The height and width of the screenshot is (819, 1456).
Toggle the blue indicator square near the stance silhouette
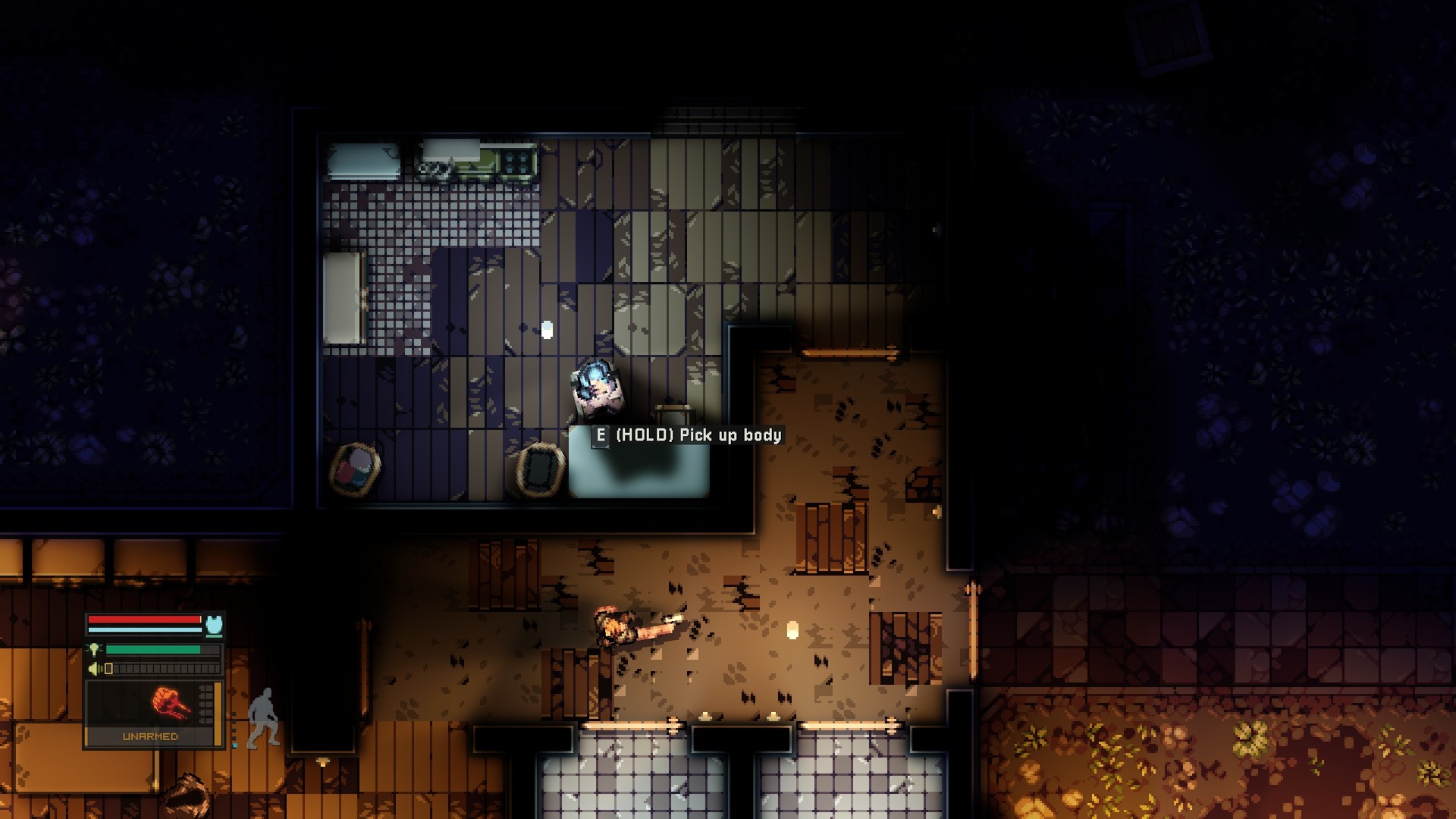click(235, 745)
